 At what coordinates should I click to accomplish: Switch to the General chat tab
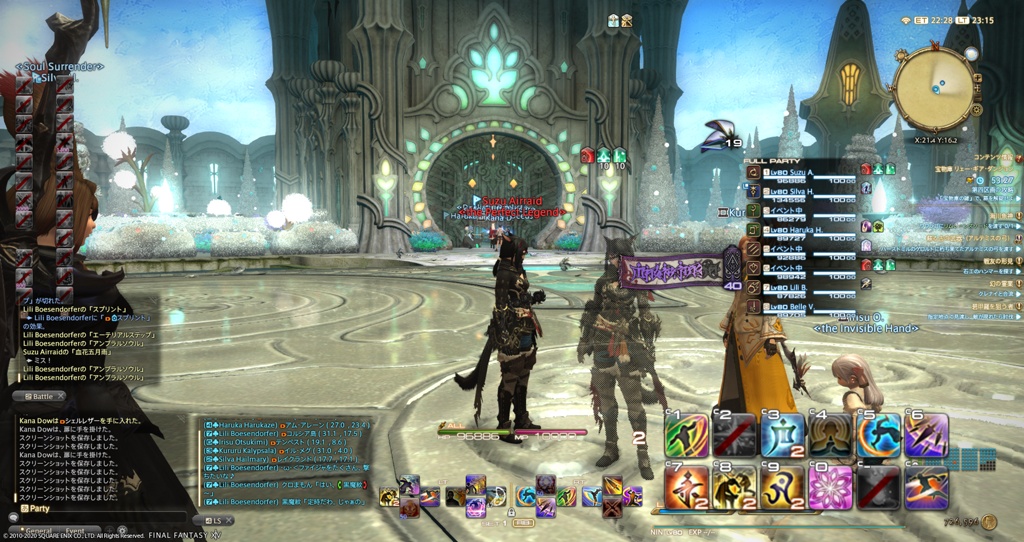37,531
